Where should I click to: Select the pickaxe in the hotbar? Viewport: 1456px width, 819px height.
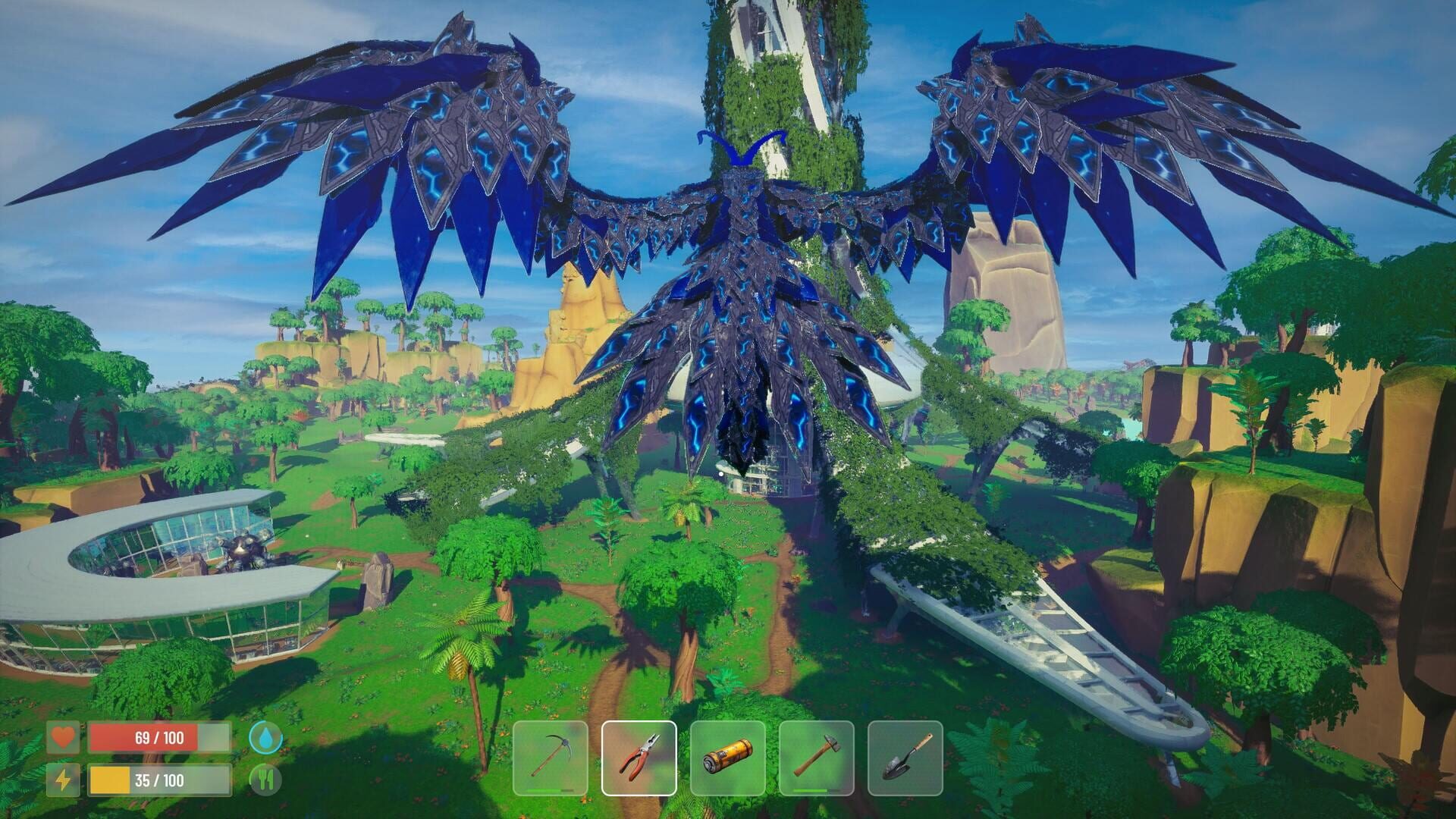point(548,758)
